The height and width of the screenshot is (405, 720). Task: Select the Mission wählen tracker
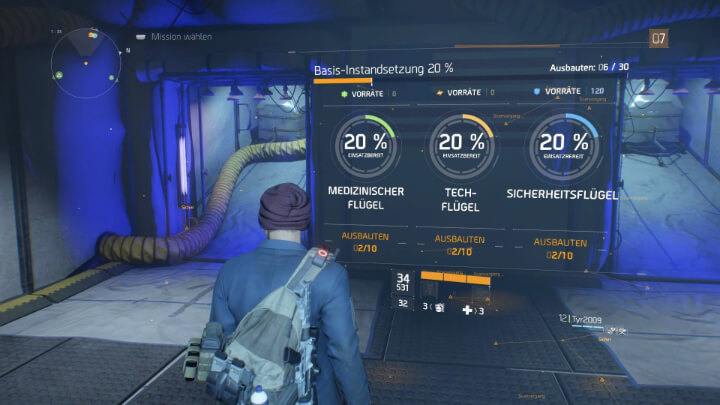click(181, 37)
